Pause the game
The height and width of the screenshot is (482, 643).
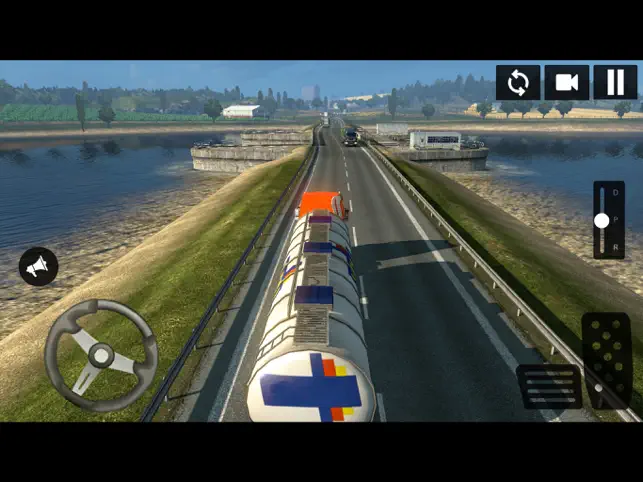pyautogui.click(x=615, y=82)
